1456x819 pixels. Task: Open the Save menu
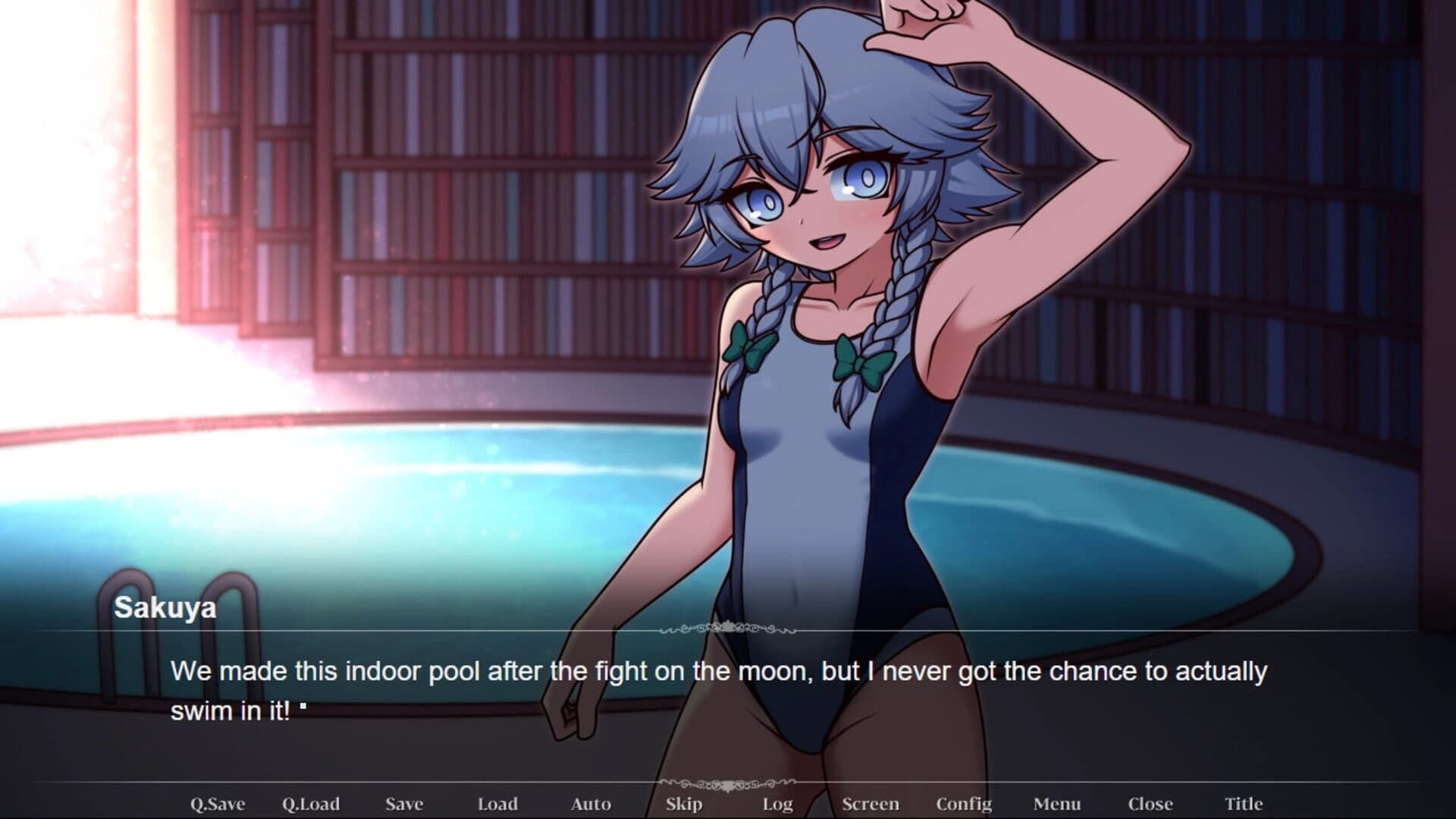(x=406, y=803)
